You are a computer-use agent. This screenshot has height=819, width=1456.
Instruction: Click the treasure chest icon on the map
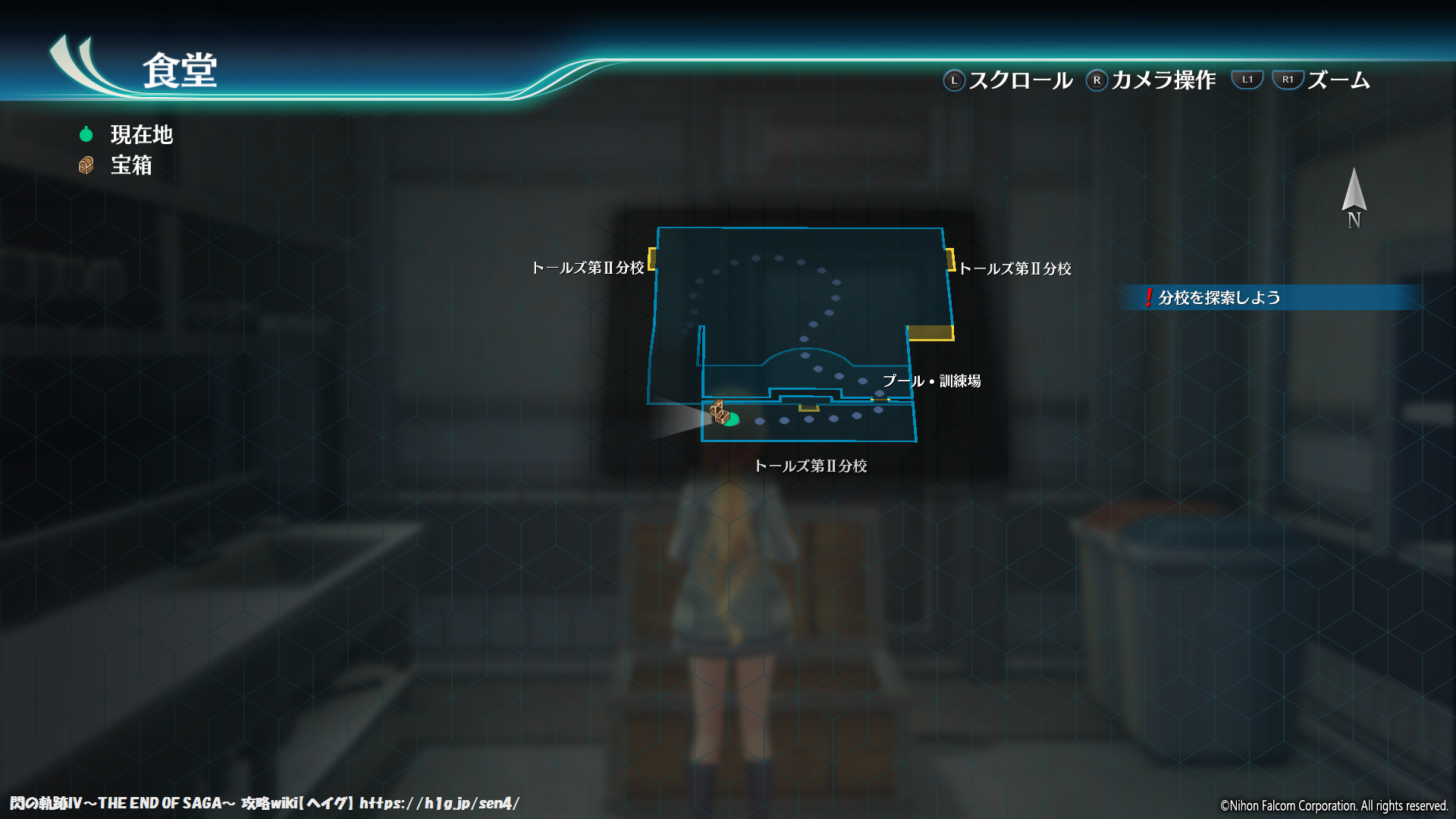[x=718, y=413]
